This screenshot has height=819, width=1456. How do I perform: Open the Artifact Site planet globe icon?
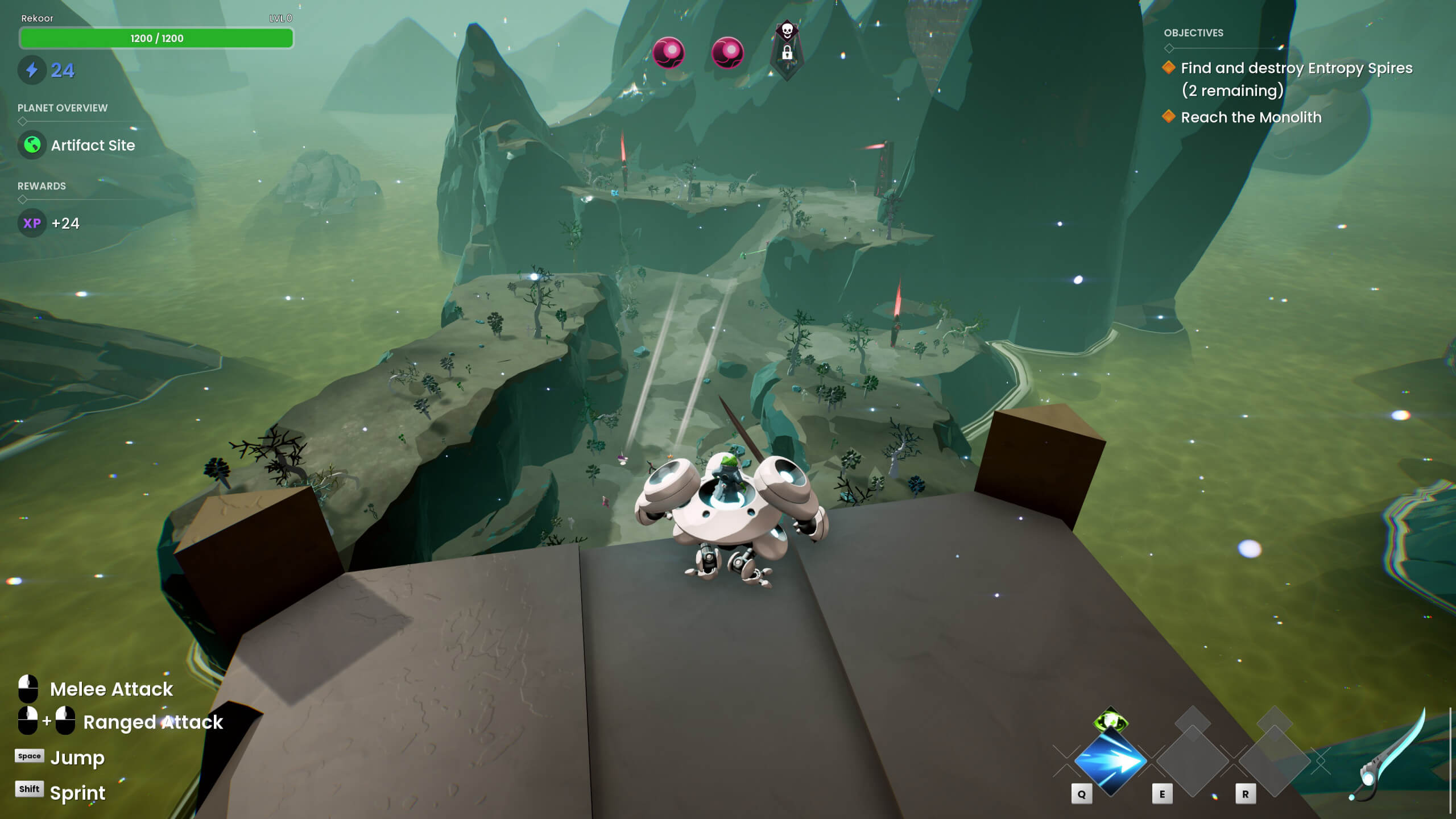[x=32, y=145]
